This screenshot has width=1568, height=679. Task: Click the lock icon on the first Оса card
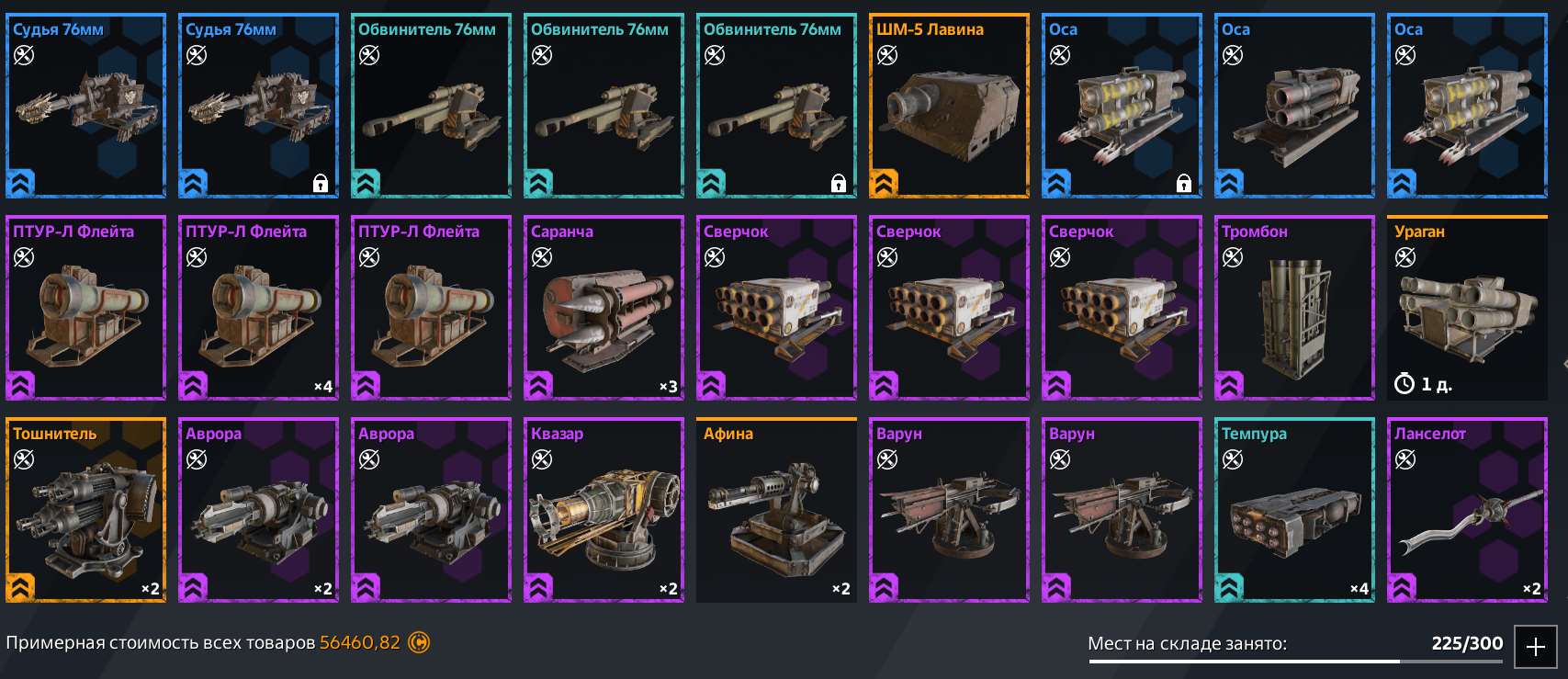coord(1184,182)
